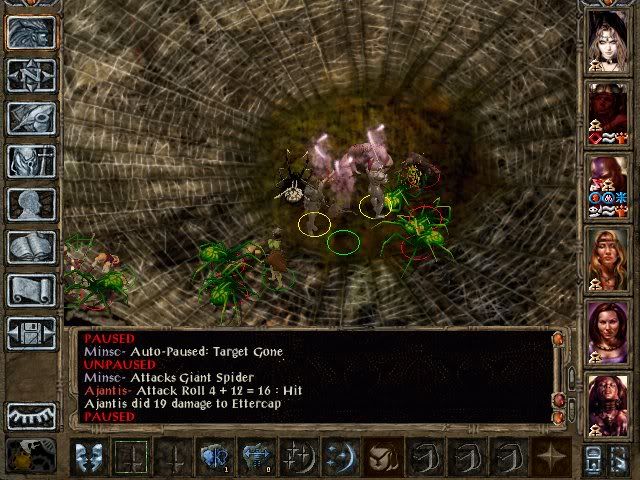Open special abilities with the star button

[549, 457]
